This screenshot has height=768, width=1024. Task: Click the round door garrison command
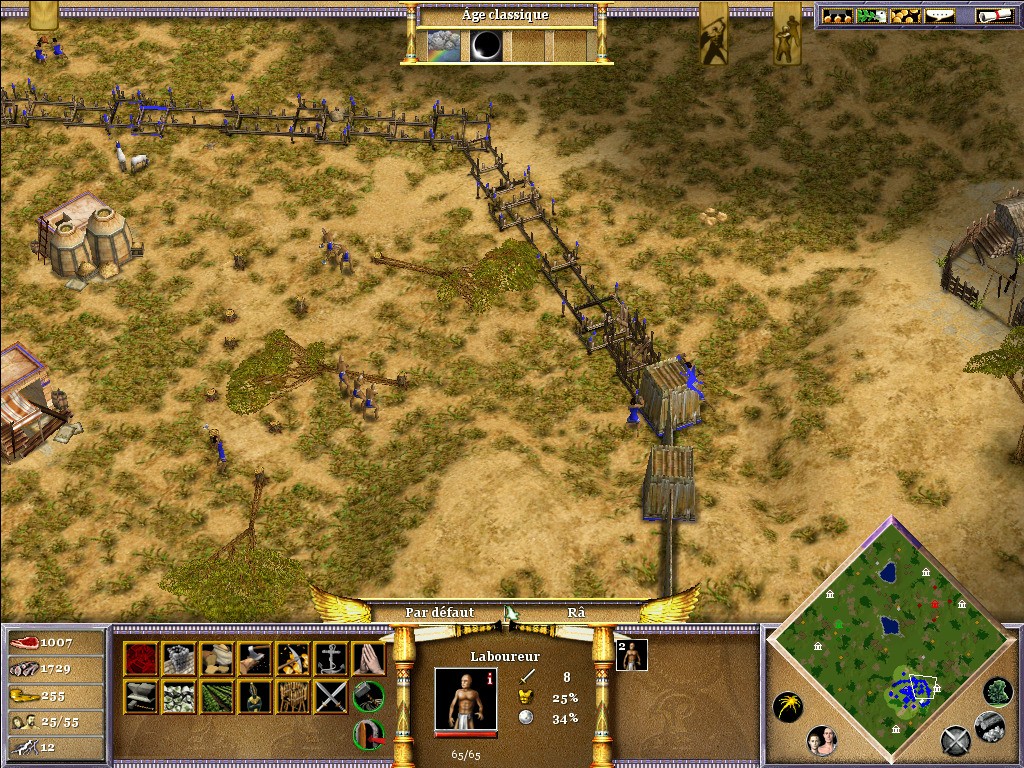[369, 735]
